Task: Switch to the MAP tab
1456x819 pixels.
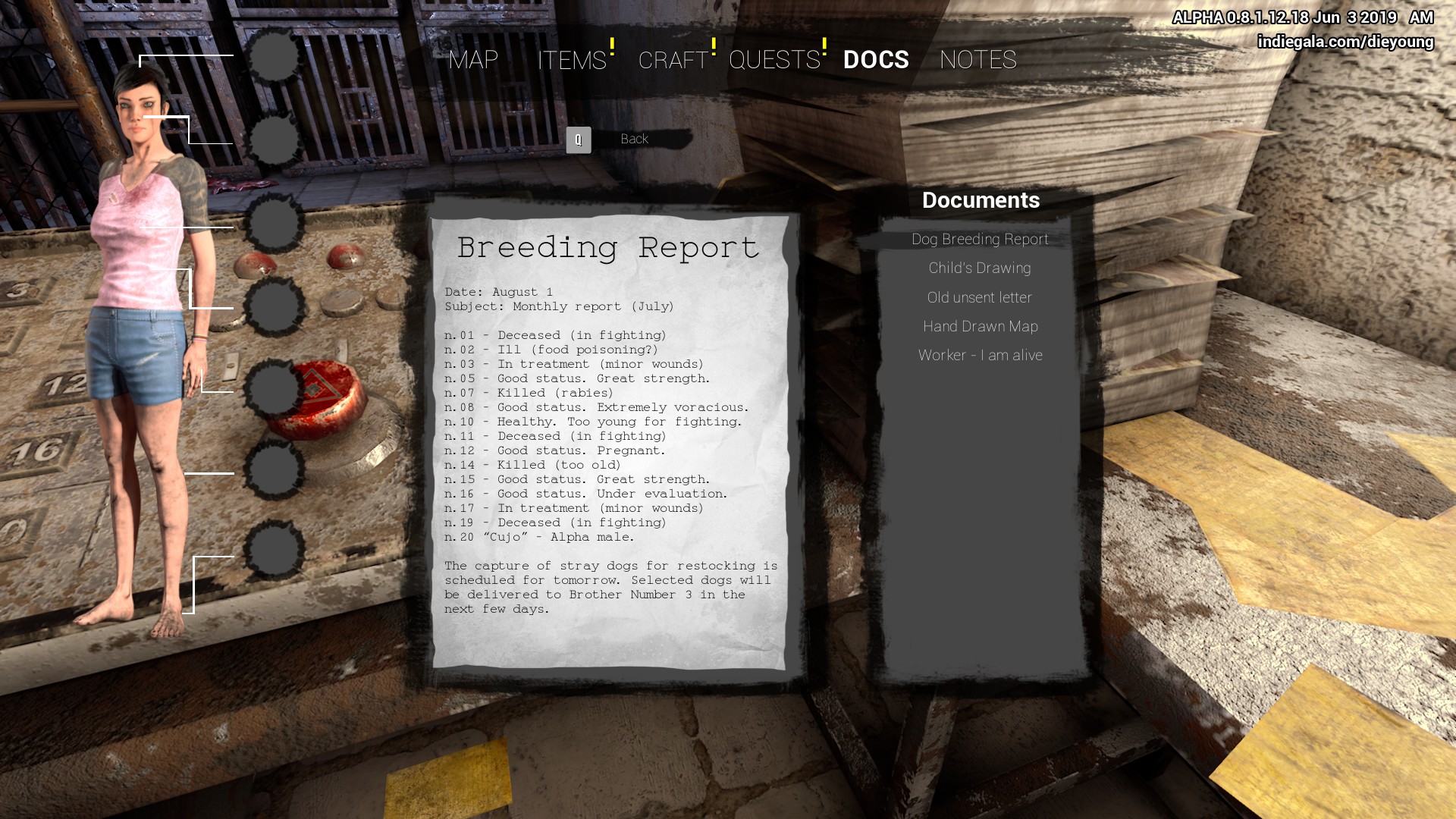Action: coord(473,60)
